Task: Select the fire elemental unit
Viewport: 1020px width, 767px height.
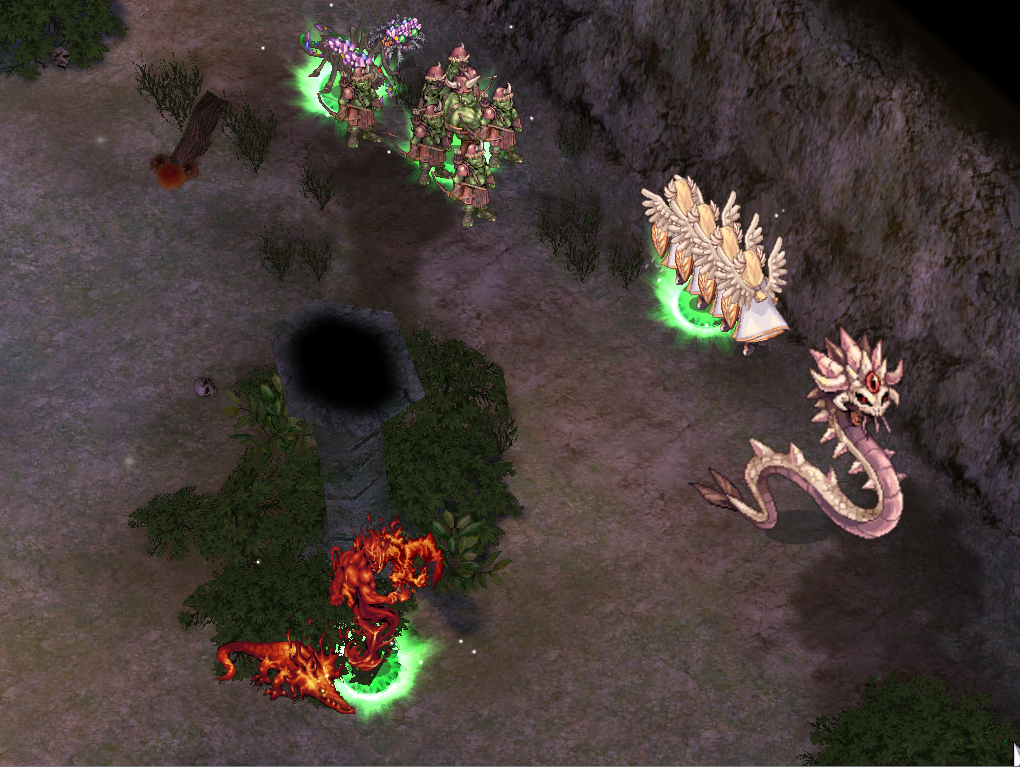Action: [x=378, y=592]
